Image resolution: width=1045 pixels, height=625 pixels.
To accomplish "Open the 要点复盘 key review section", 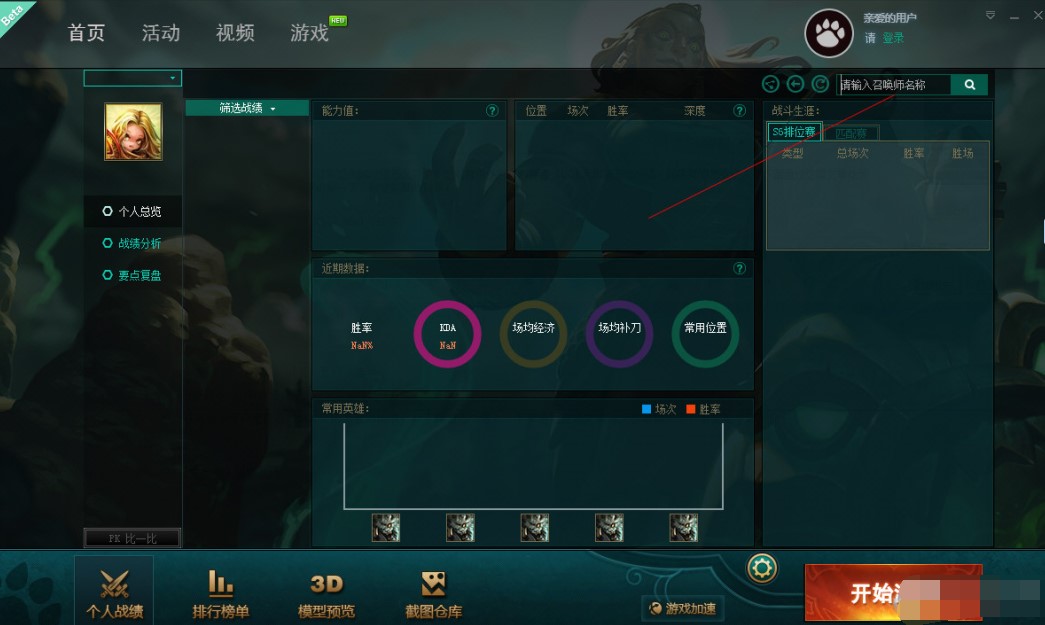I will tap(139, 275).
